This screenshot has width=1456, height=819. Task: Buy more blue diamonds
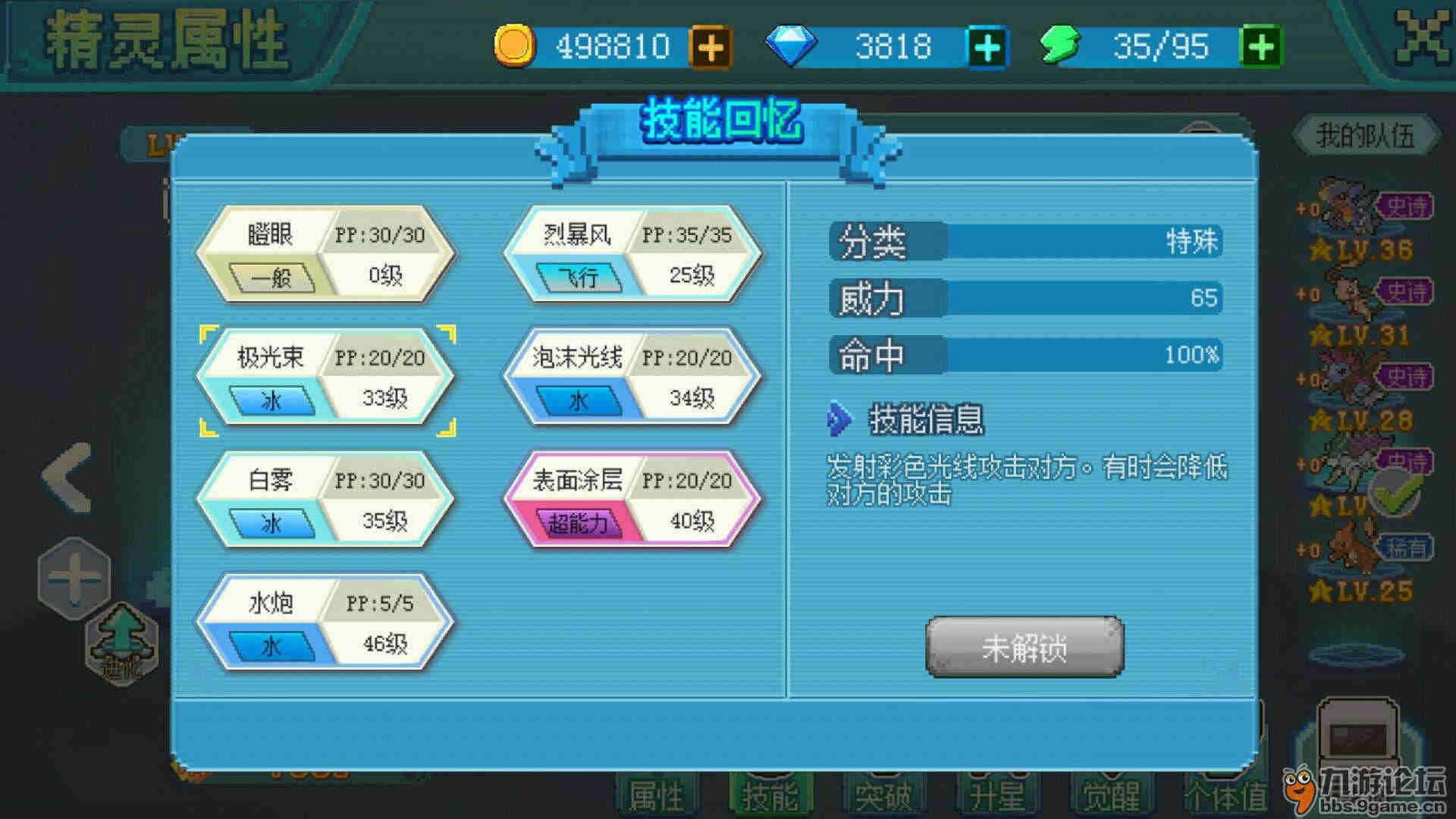pyautogui.click(x=987, y=47)
